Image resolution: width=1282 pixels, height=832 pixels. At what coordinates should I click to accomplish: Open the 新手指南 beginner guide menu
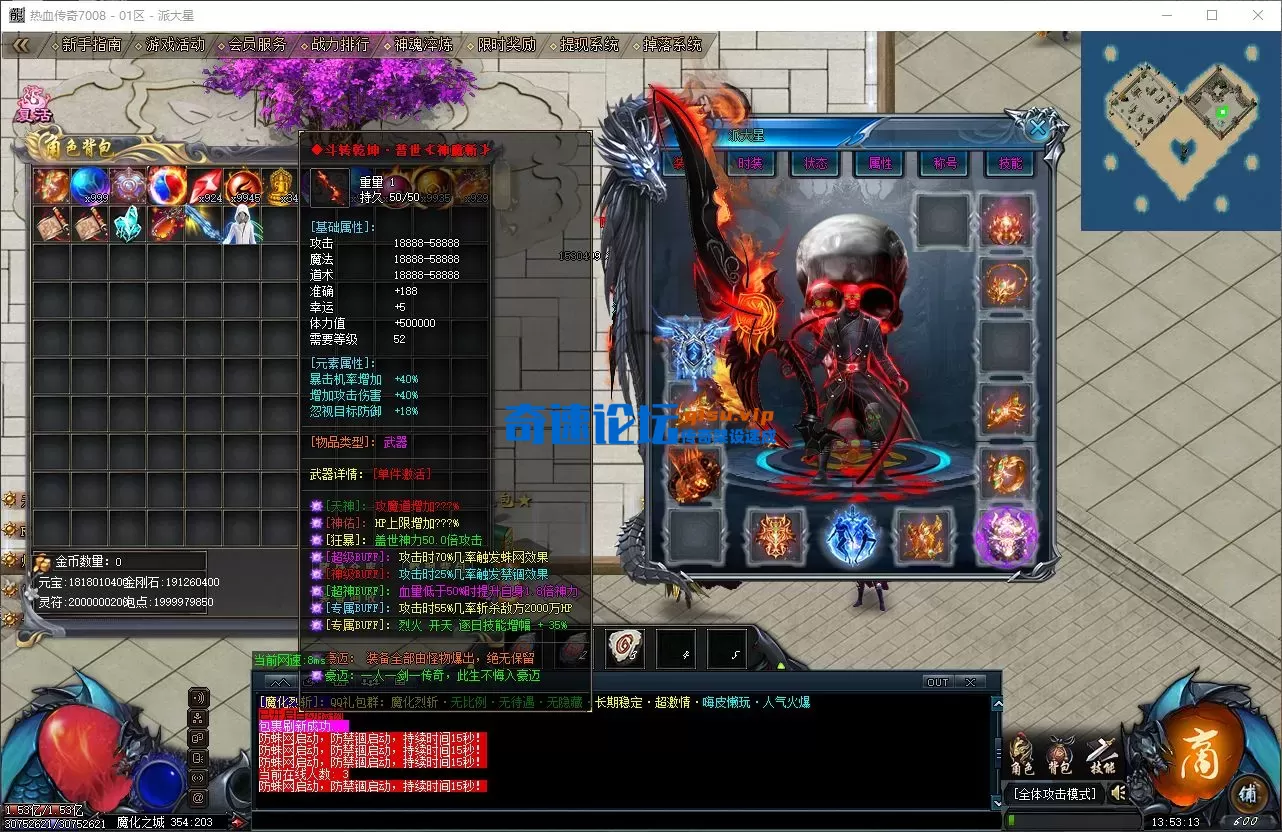[x=91, y=45]
